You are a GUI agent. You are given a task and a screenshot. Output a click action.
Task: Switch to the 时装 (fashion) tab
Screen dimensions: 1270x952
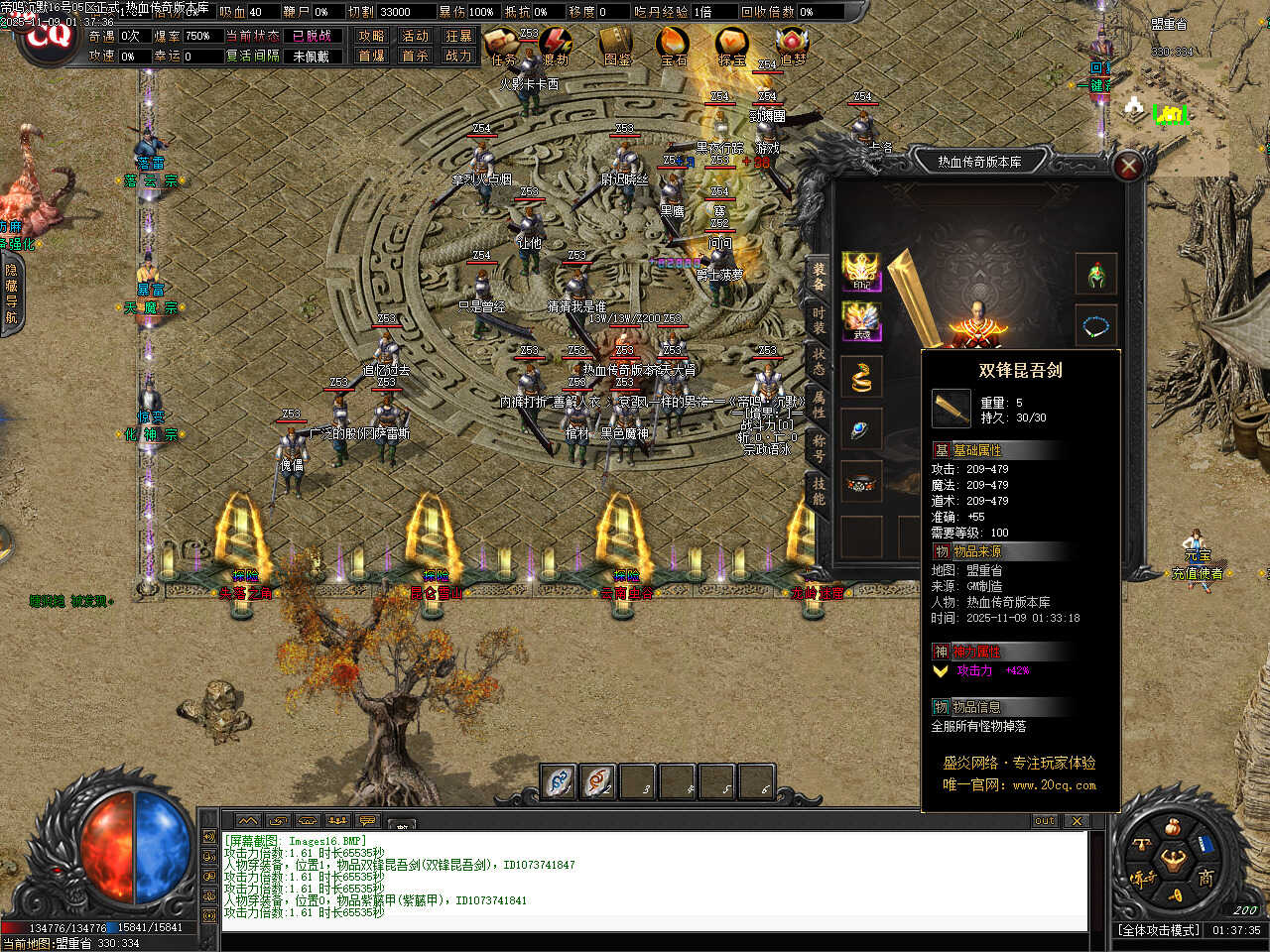coord(819,319)
